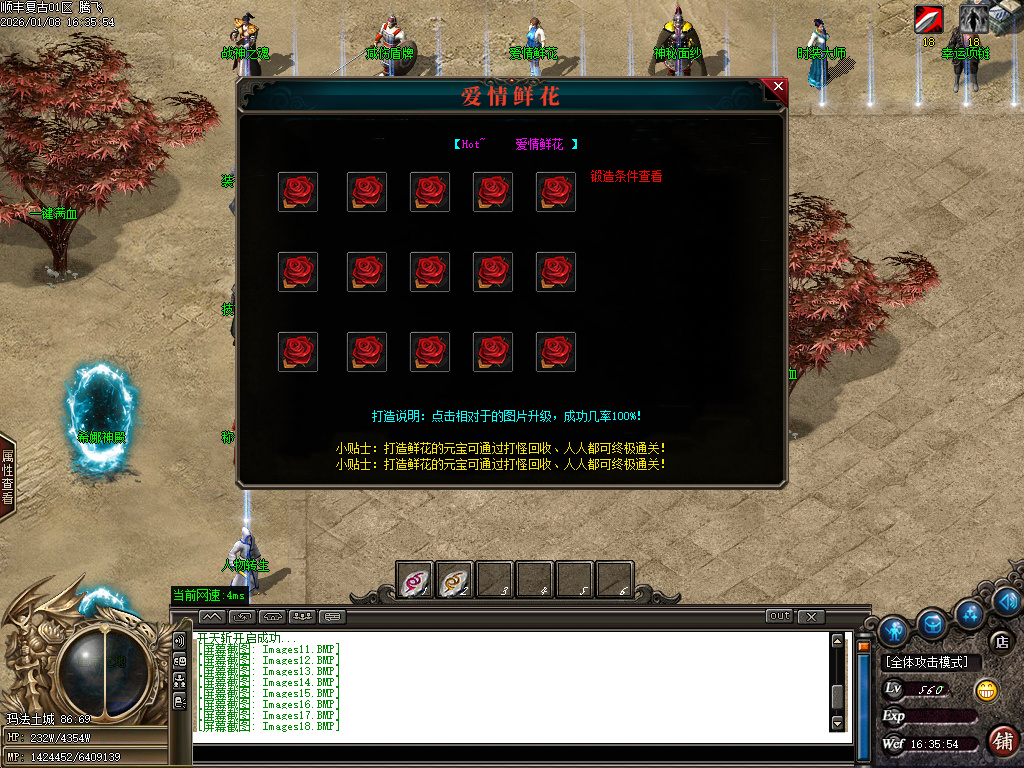
Task: Open the 属性查看 side tab
Action: (7, 477)
